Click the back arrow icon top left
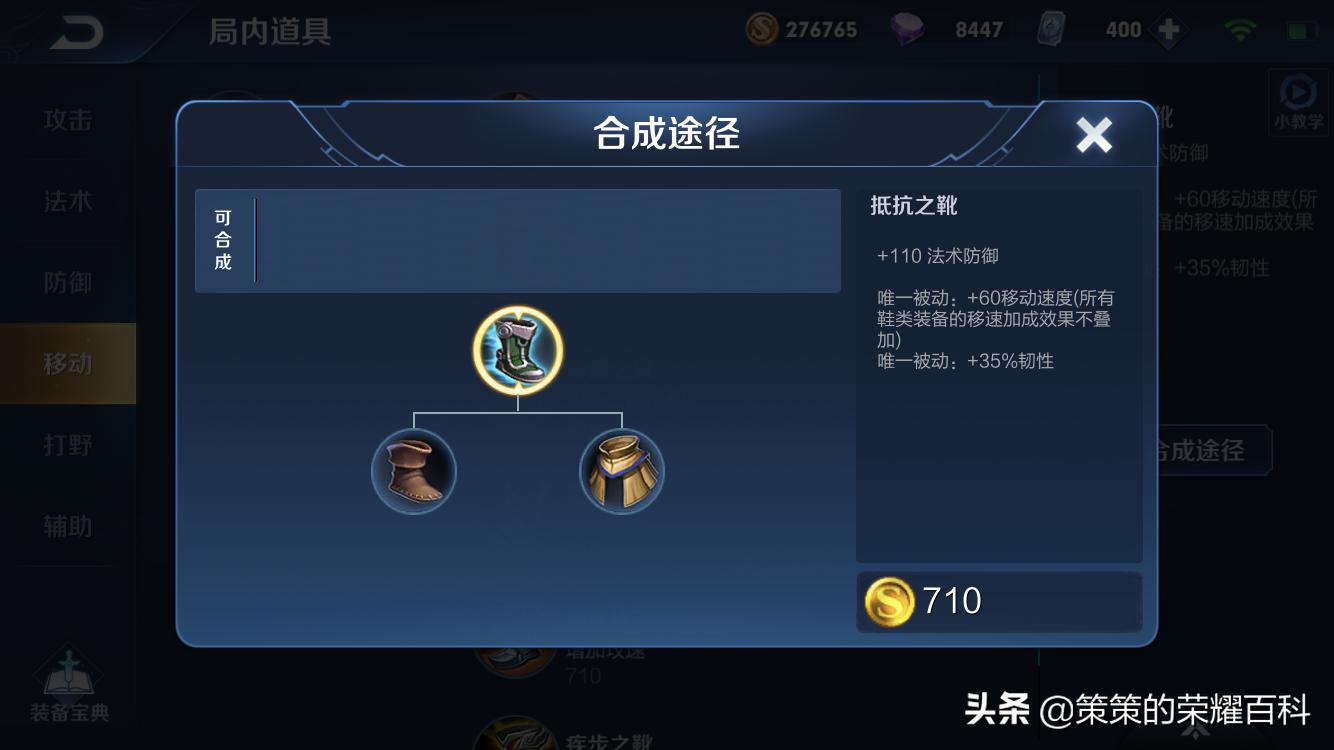 [78, 30]
